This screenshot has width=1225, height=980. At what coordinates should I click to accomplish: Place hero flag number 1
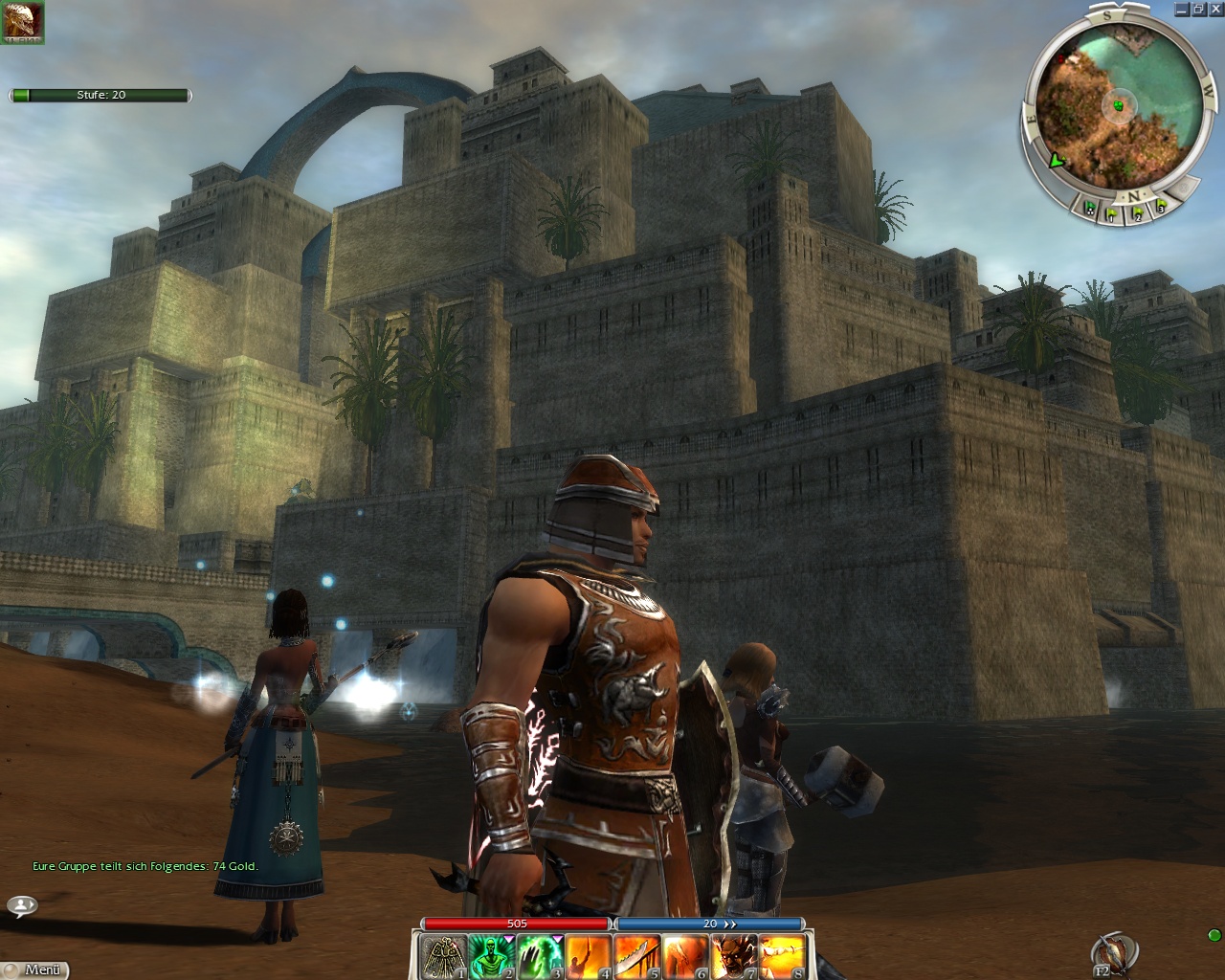[1112, 214]
